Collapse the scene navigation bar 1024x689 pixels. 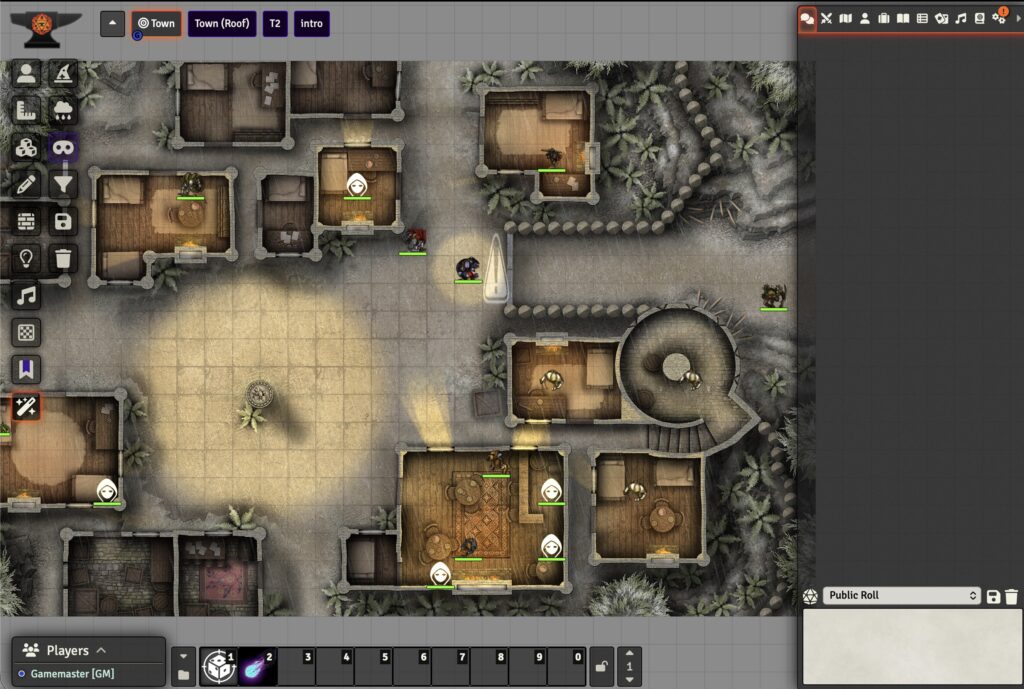(112, 24)
